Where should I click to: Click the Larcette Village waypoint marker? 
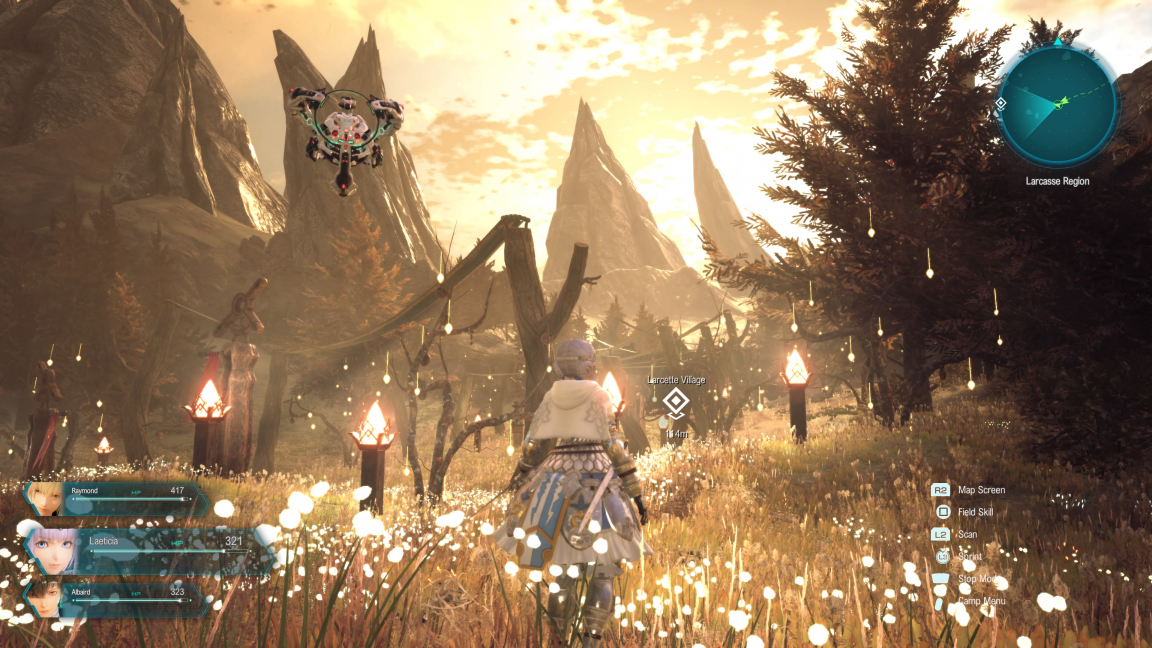tap(676, 404)
